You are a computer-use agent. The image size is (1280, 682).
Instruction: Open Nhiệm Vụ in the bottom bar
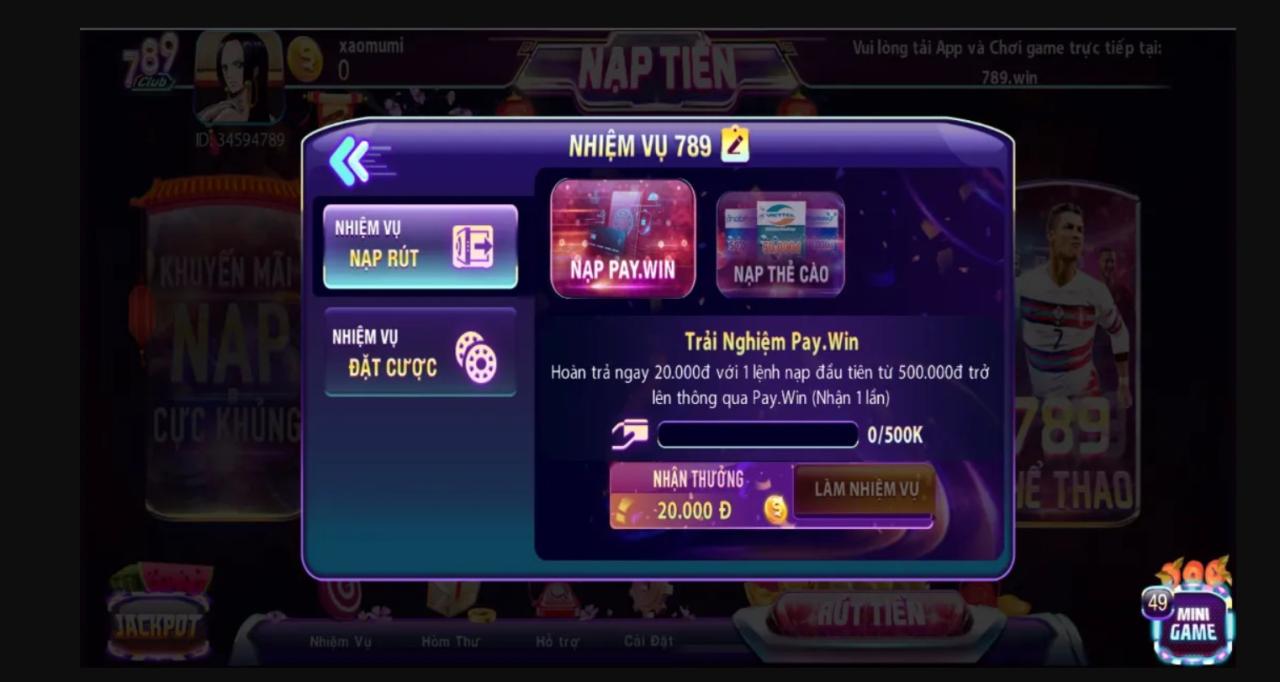coord(340,640)
